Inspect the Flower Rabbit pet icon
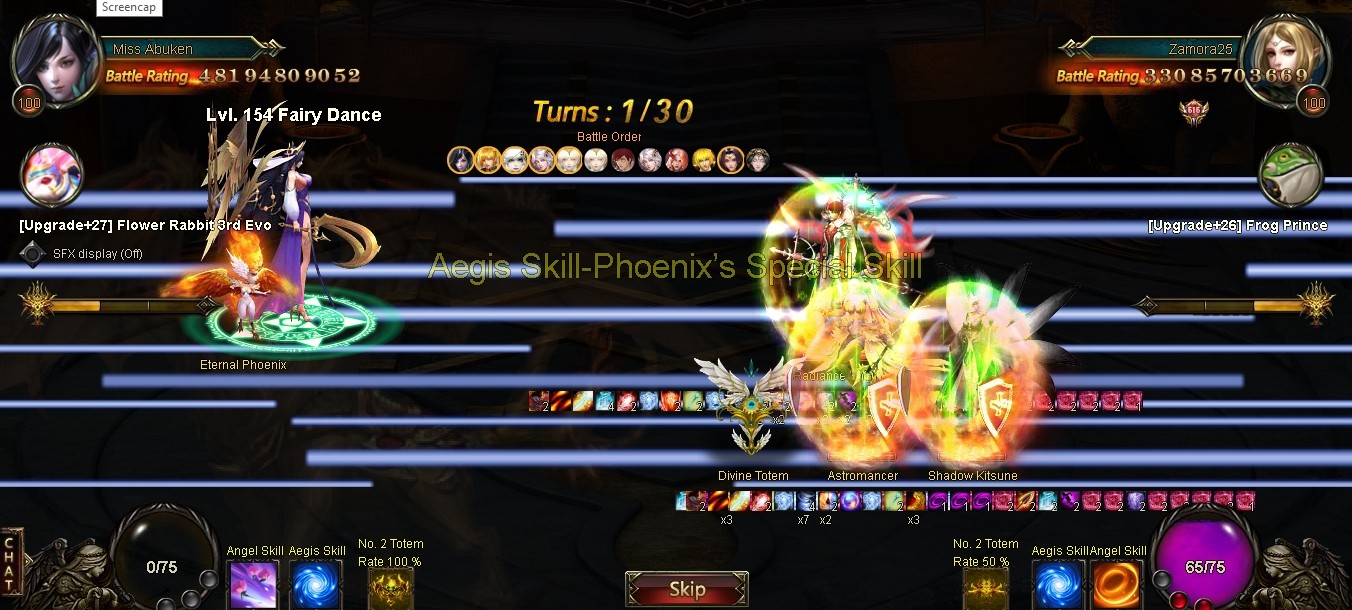The width and height of the screenshot is (1352, 610). [52, 177]
